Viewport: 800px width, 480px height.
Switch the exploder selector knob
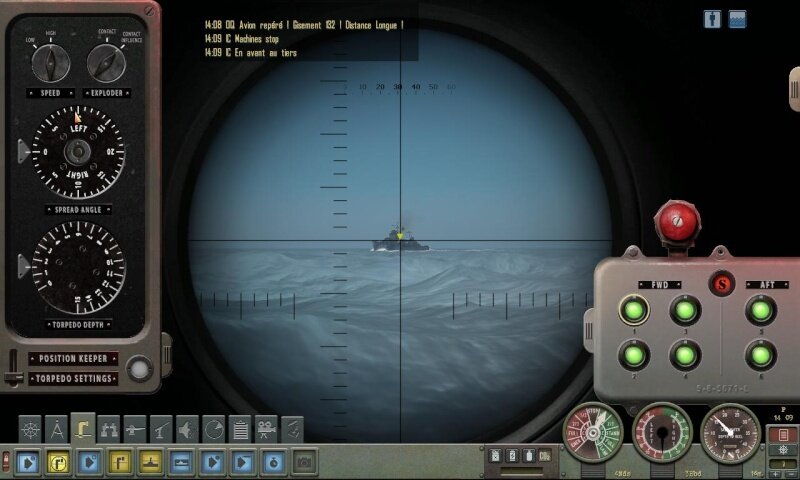click(104, 63)
